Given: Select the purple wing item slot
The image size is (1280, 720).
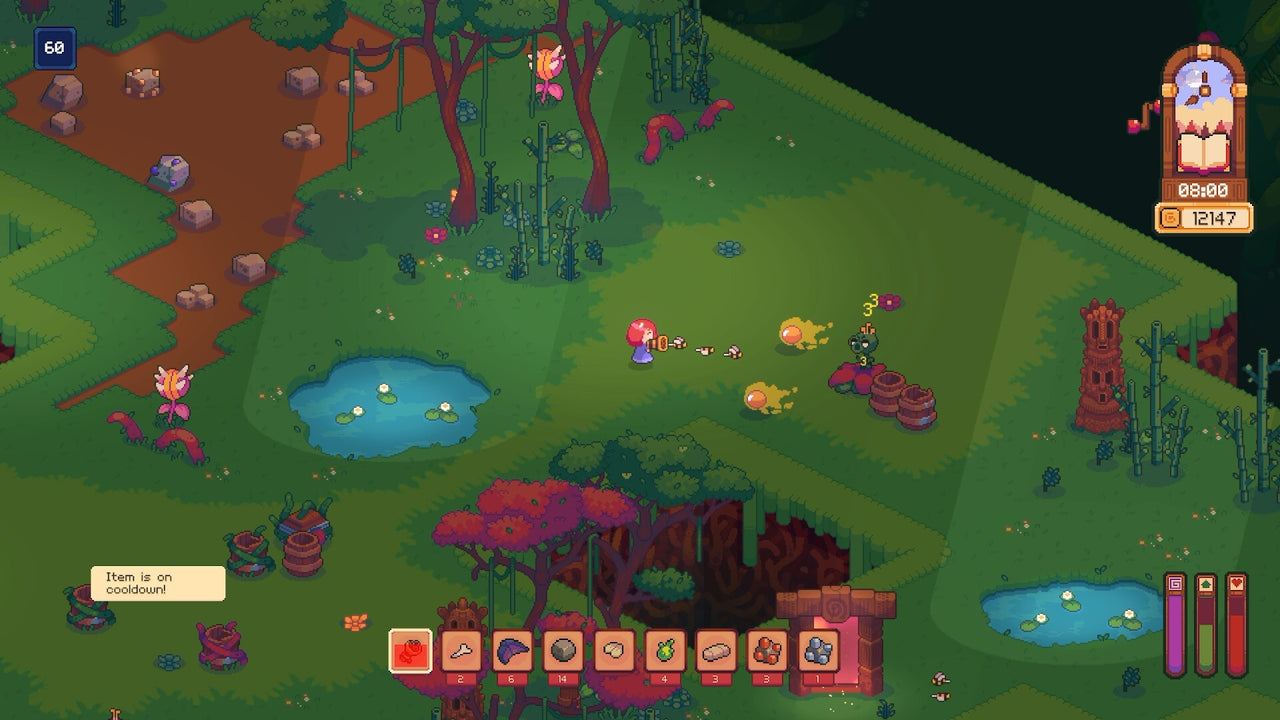Looking at the screenshot, I should point(513,649).
